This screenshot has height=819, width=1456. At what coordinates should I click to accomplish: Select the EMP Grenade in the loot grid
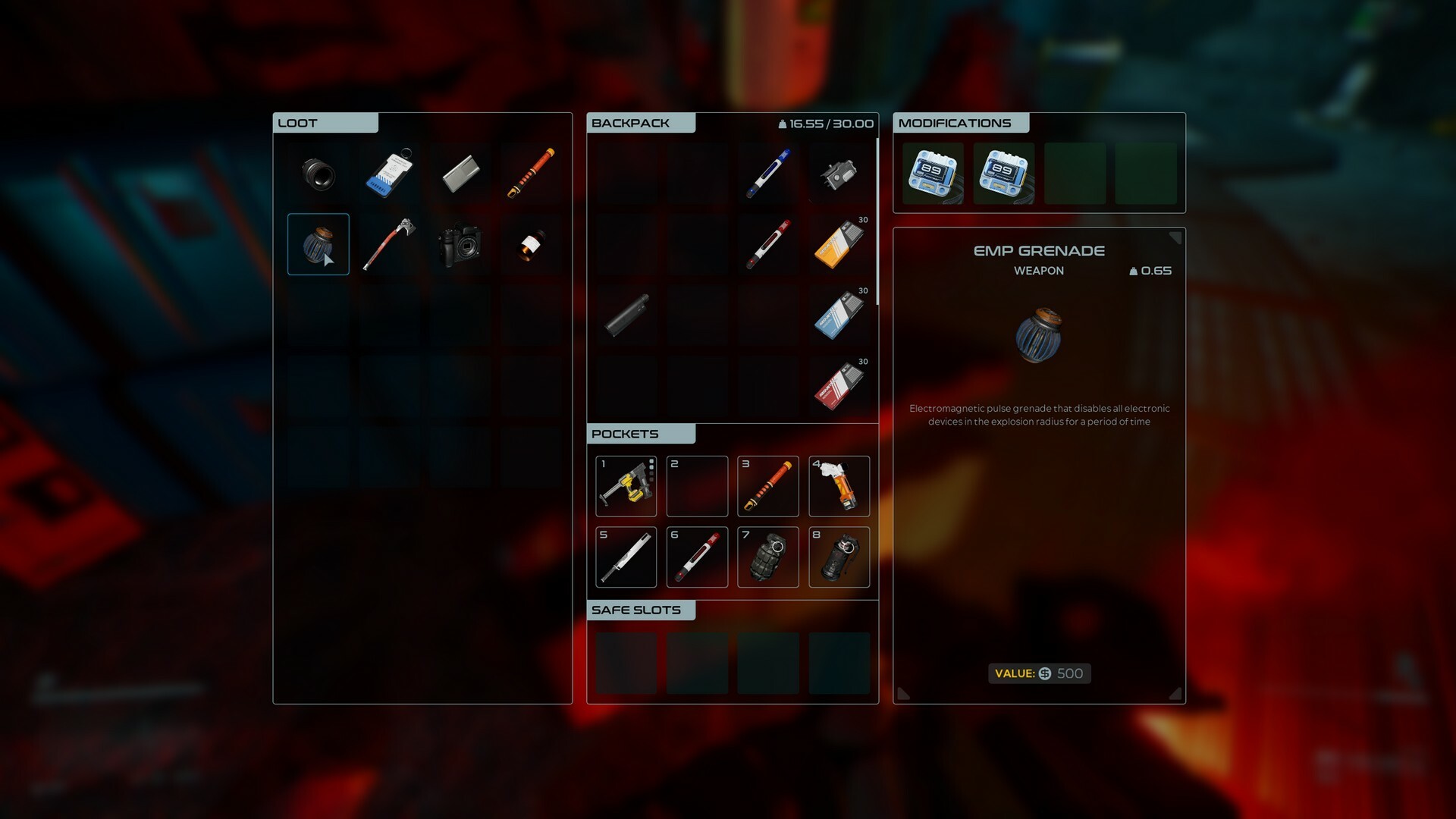coord(318,244)
